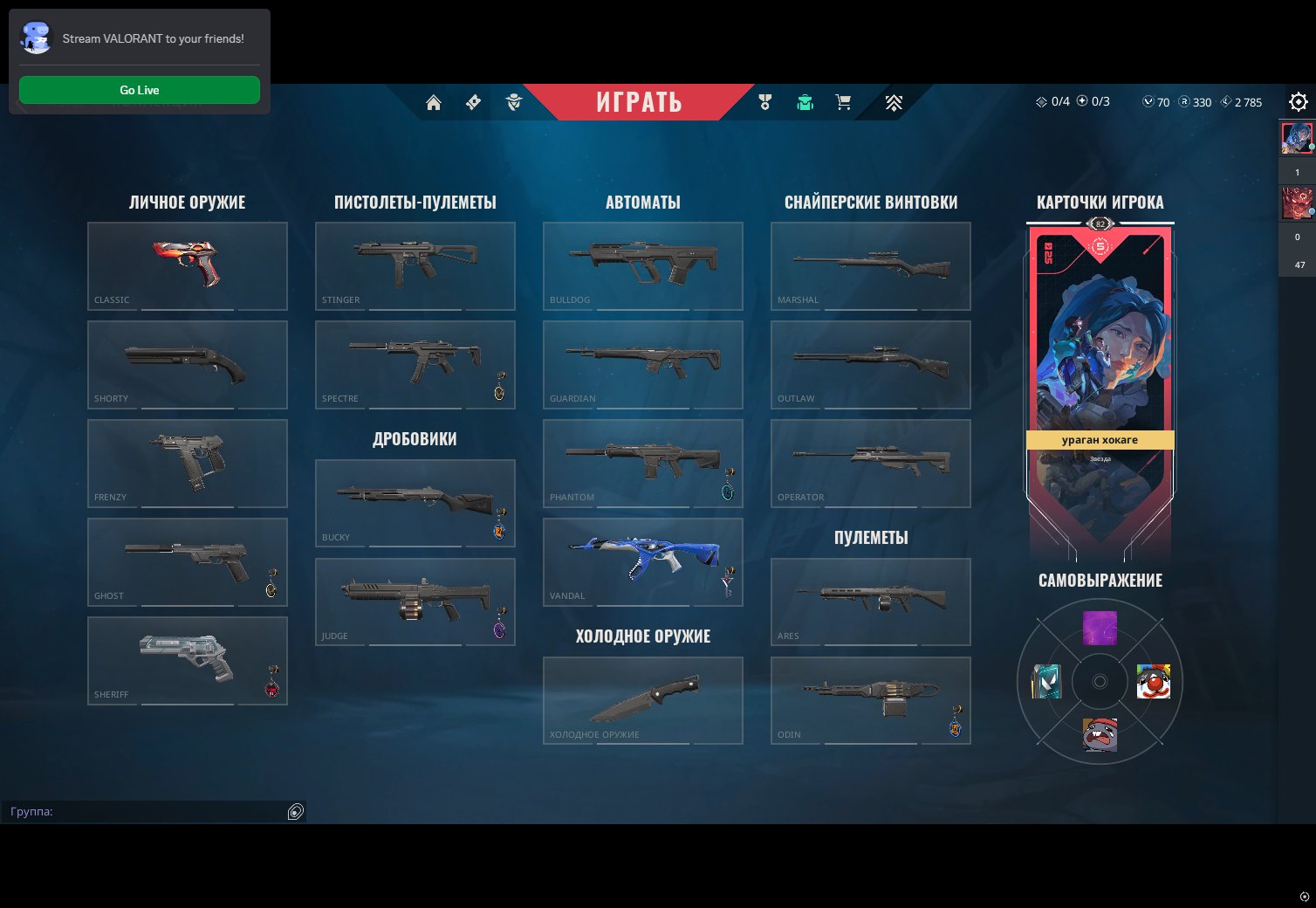Click the ураган хокаге player card title
This screenshot has height=908, width=1316.
coord(1100,440)
